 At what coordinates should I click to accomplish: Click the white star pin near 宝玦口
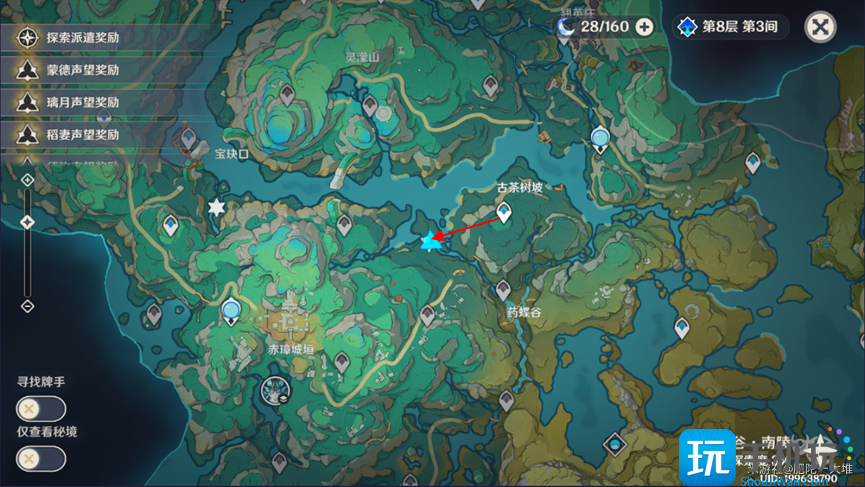click(216, 207)
